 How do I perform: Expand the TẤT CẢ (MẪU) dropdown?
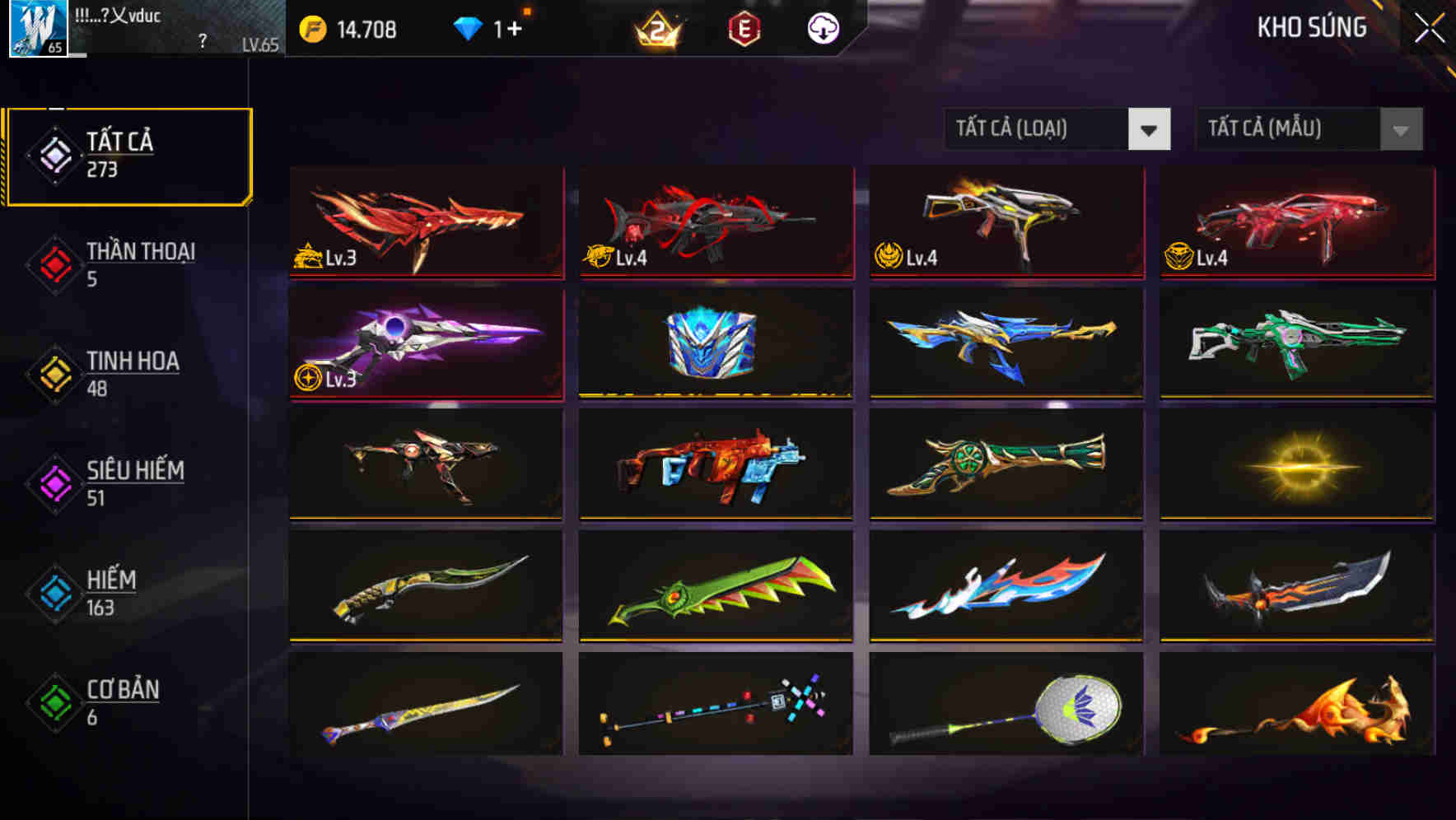pos(1289,129)
